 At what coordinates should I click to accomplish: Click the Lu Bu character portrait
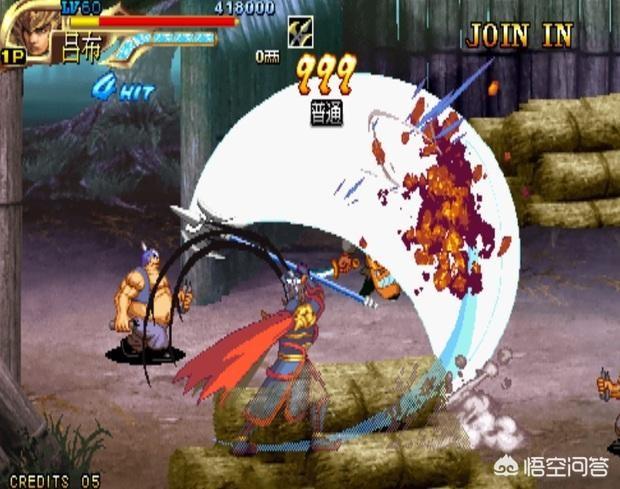click(28, 30)
